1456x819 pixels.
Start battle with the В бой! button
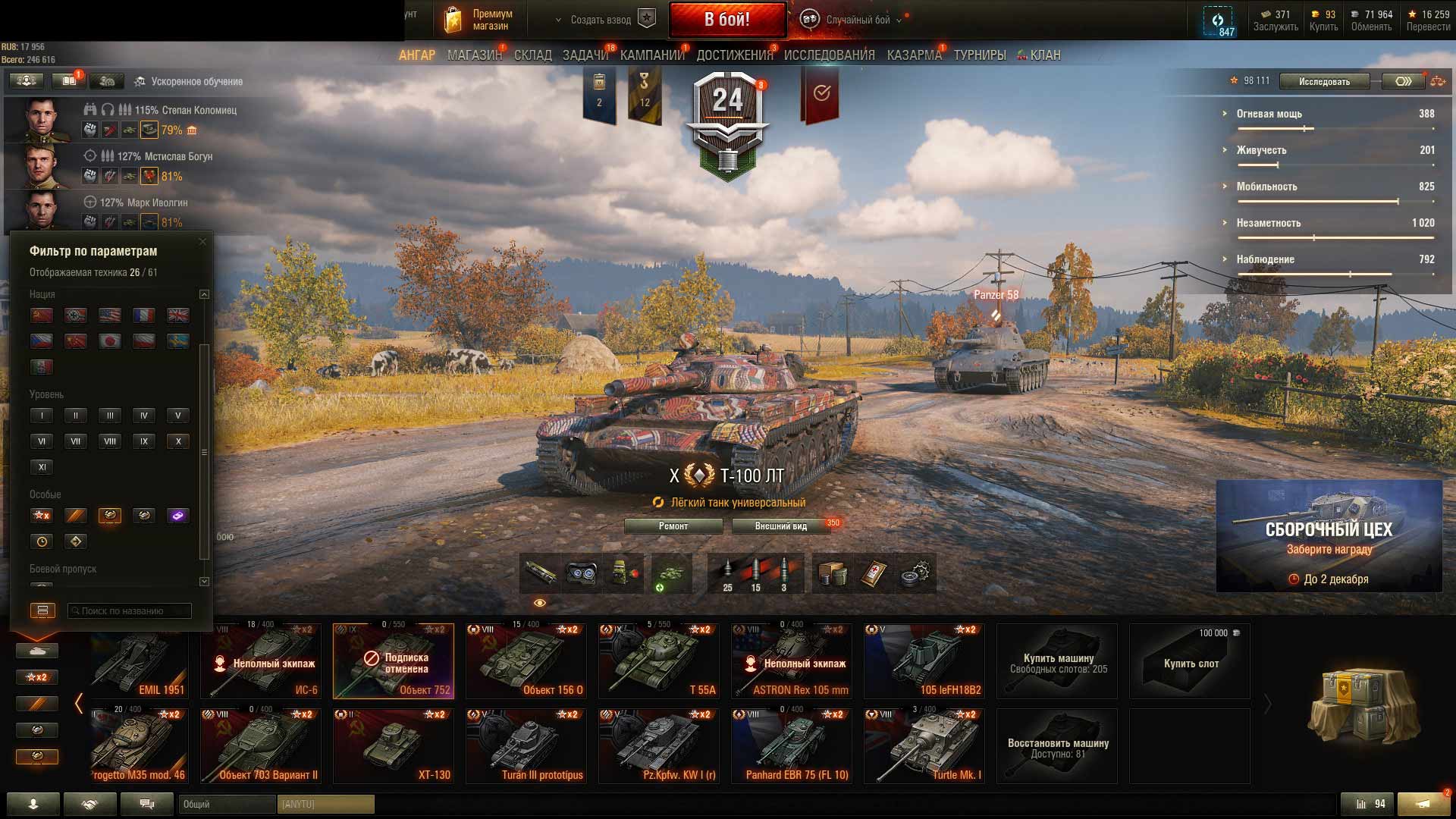(726, 20)
